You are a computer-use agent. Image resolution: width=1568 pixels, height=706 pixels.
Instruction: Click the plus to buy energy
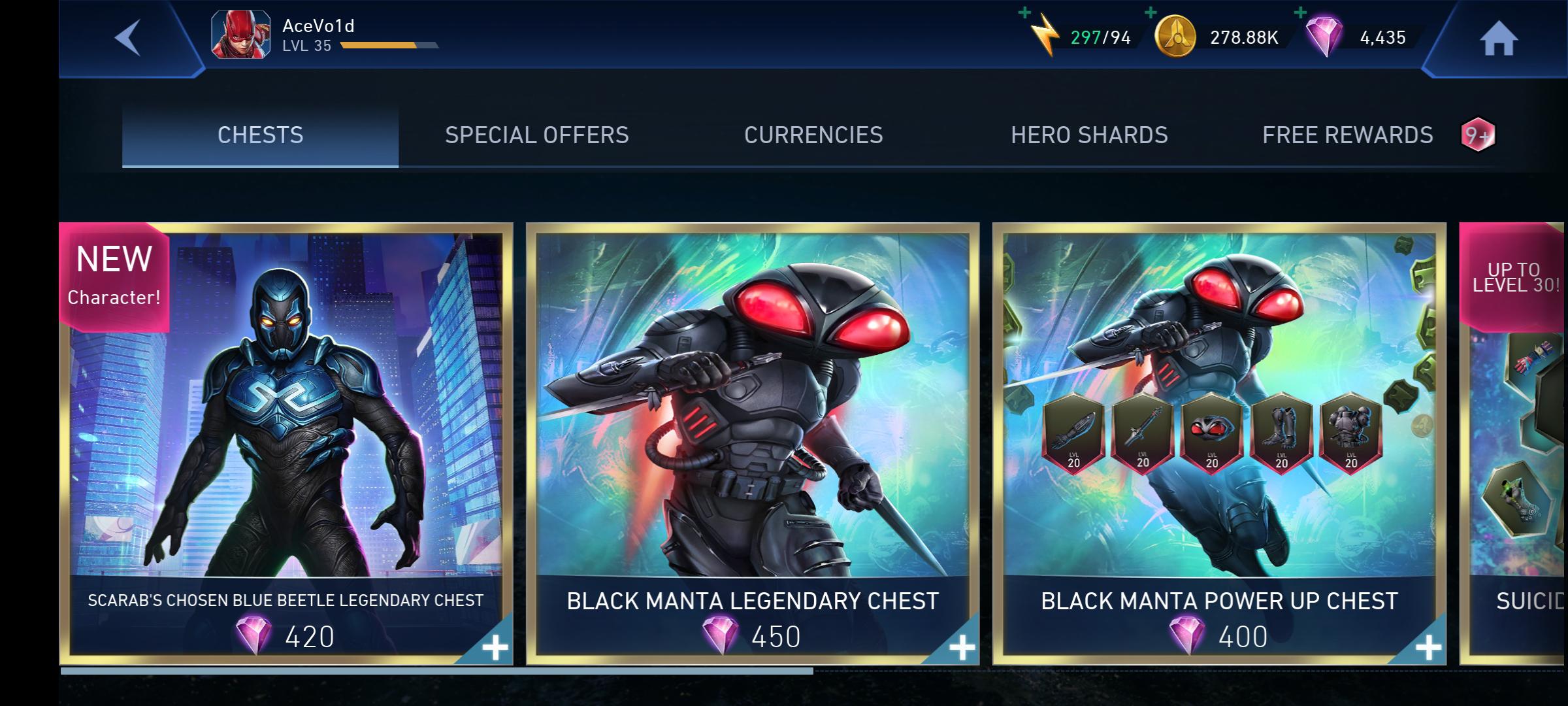1024,12
